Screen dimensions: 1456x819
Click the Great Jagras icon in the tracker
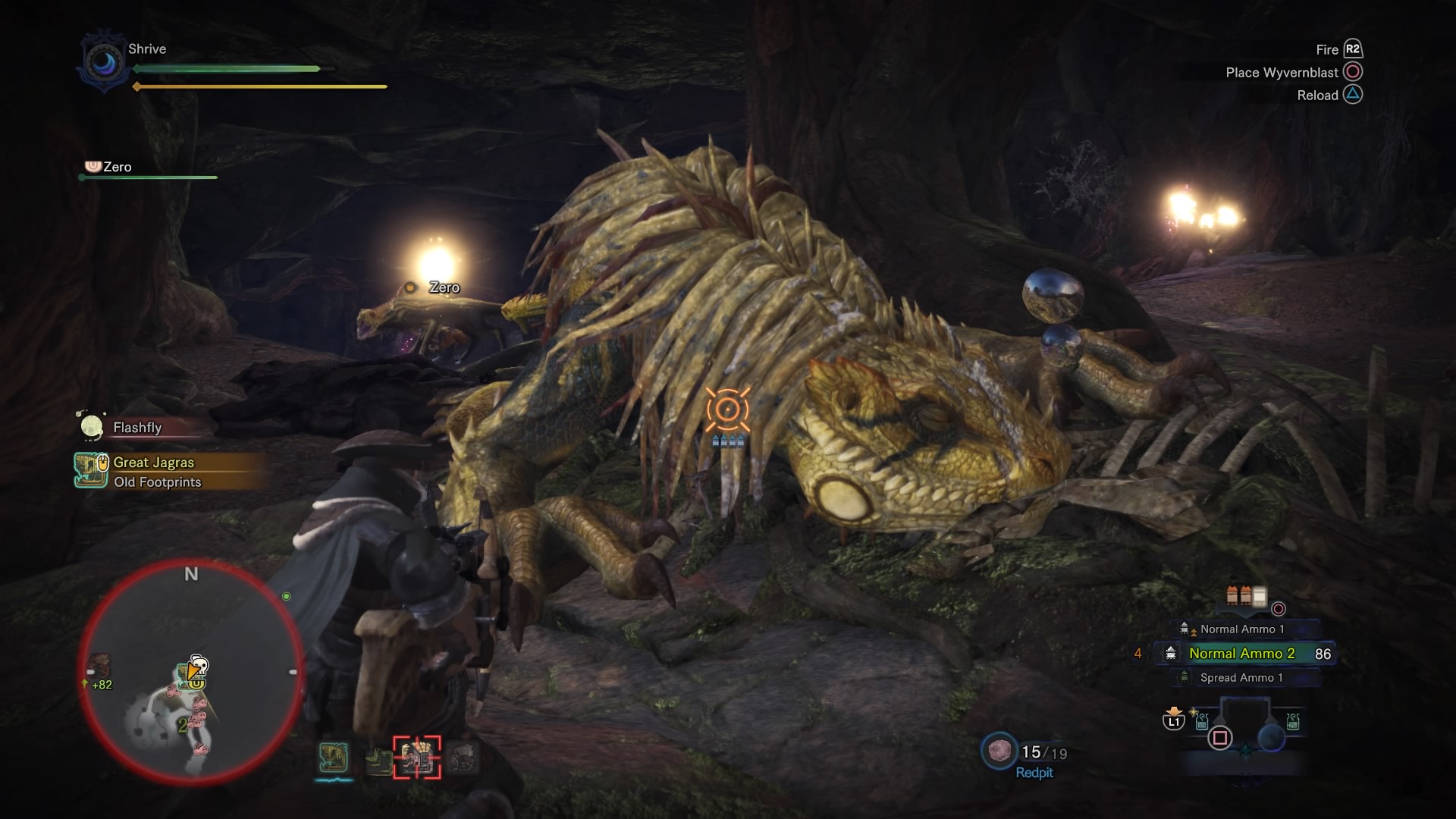coord(91,470)
